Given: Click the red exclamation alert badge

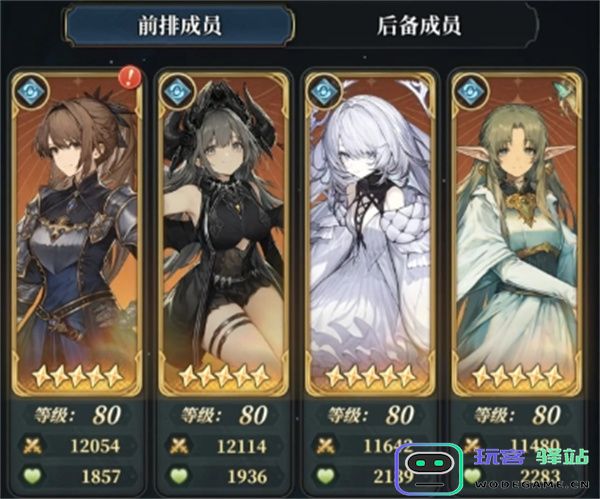Looking at the screenshot, I should coord(130,78).
